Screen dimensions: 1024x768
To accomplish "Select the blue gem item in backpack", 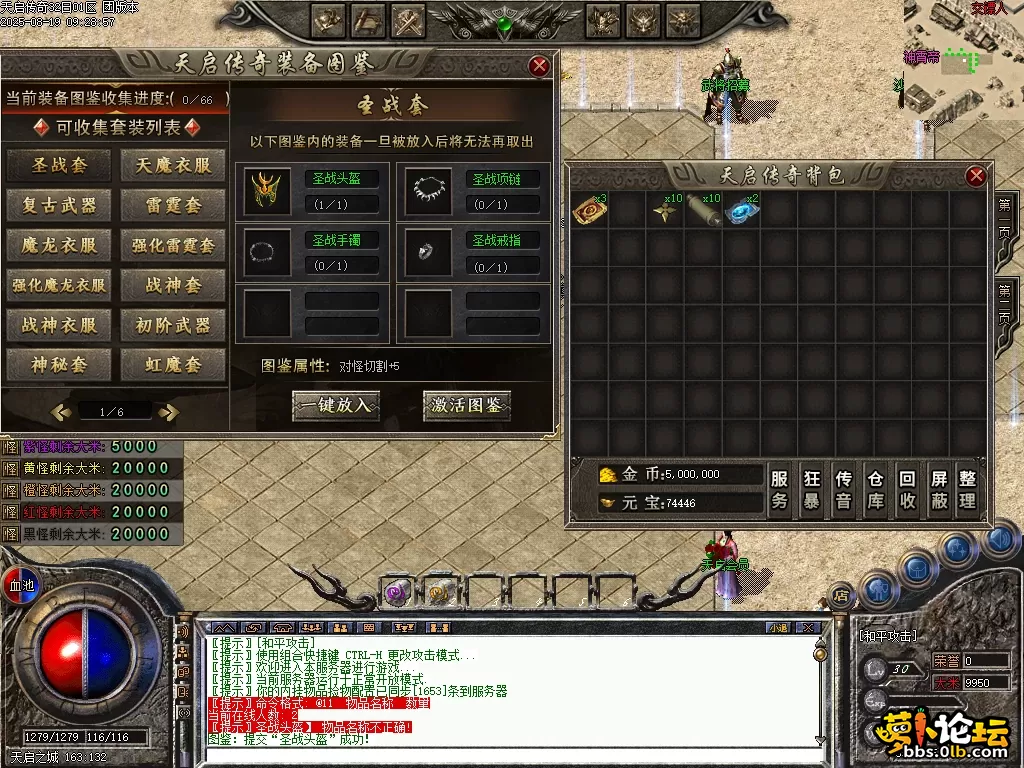I will click(x=741, y=211).
